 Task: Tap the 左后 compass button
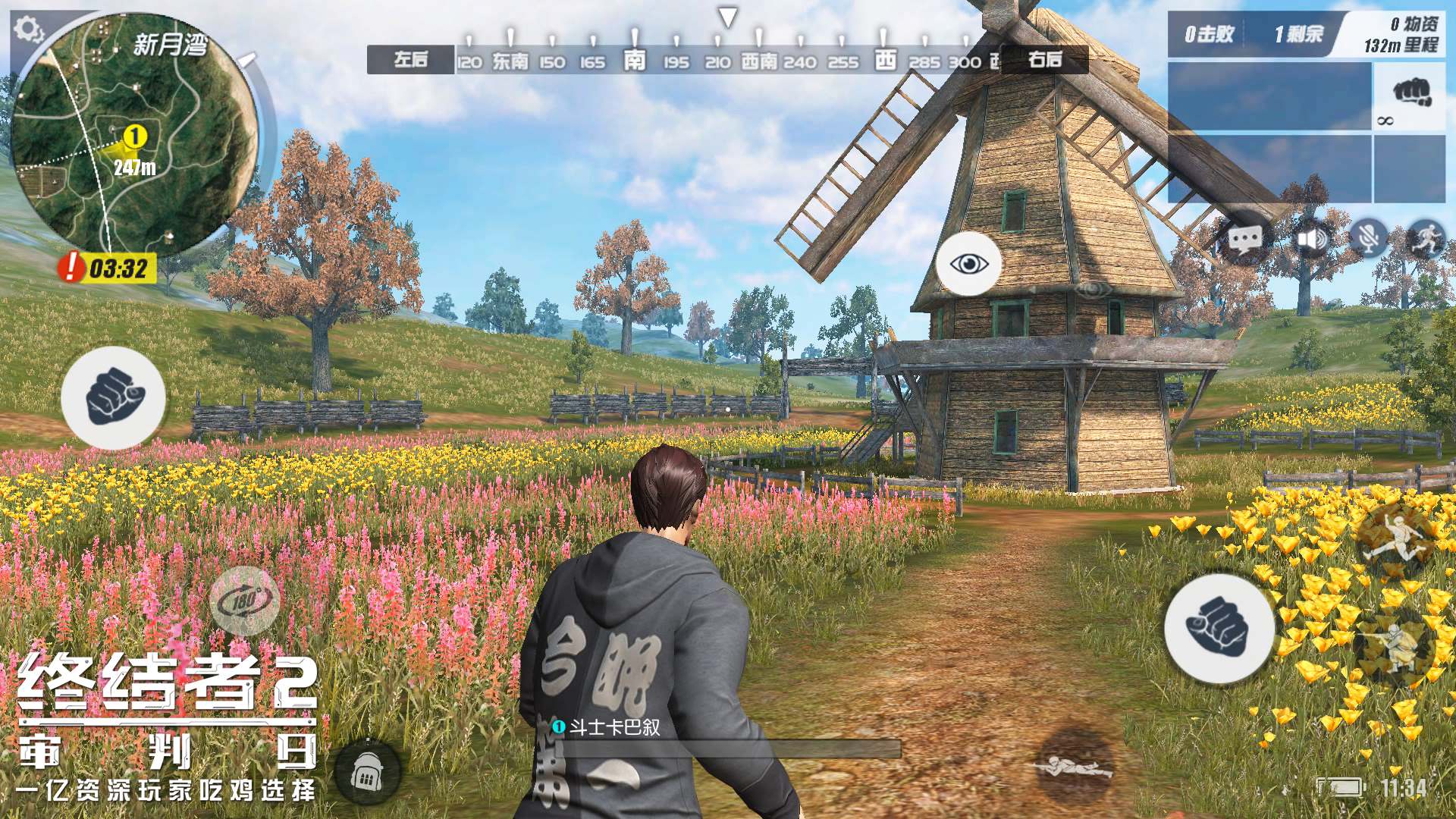click(410, 60)
